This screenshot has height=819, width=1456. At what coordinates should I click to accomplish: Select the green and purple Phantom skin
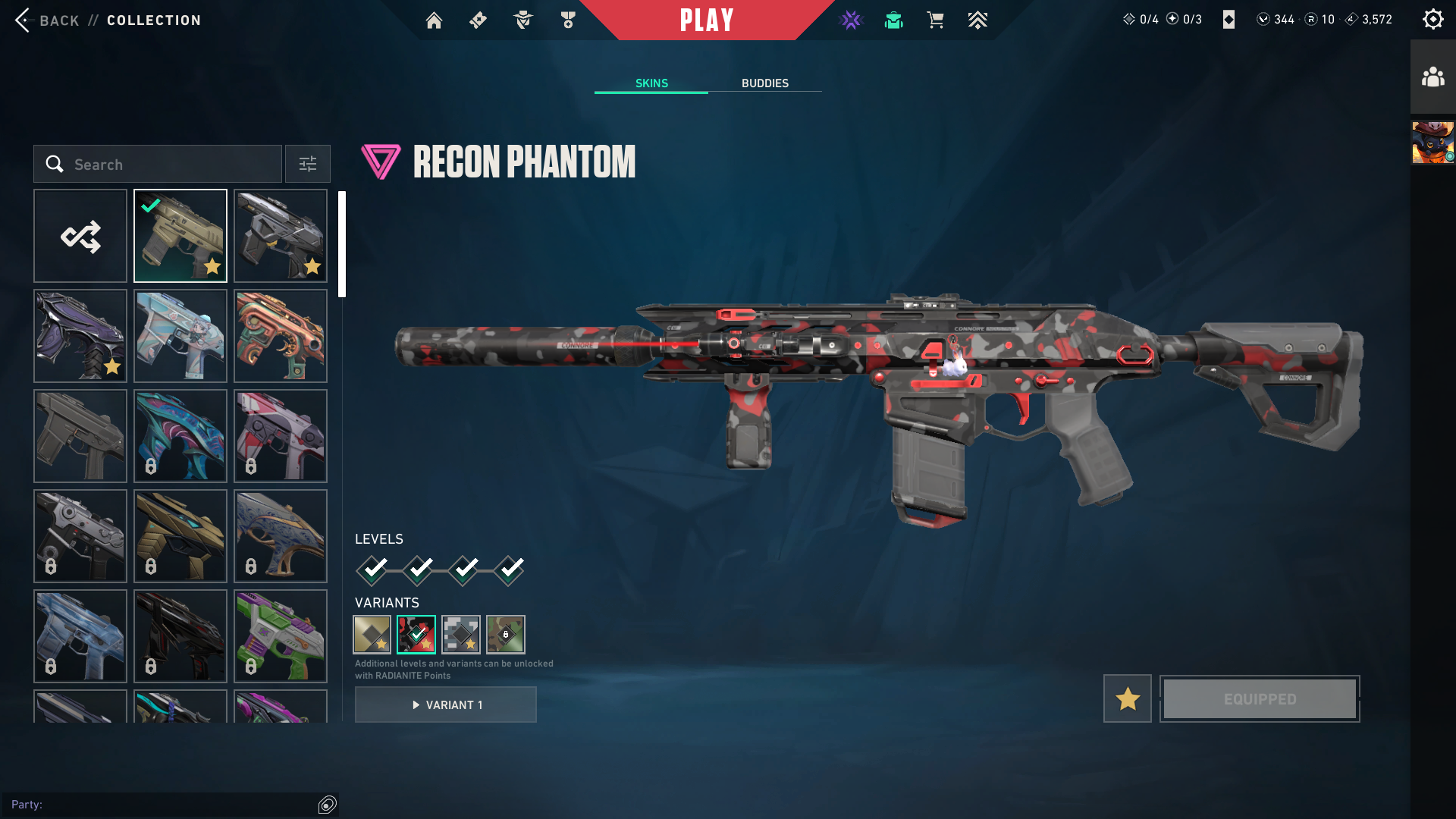(x=281, y=636)
